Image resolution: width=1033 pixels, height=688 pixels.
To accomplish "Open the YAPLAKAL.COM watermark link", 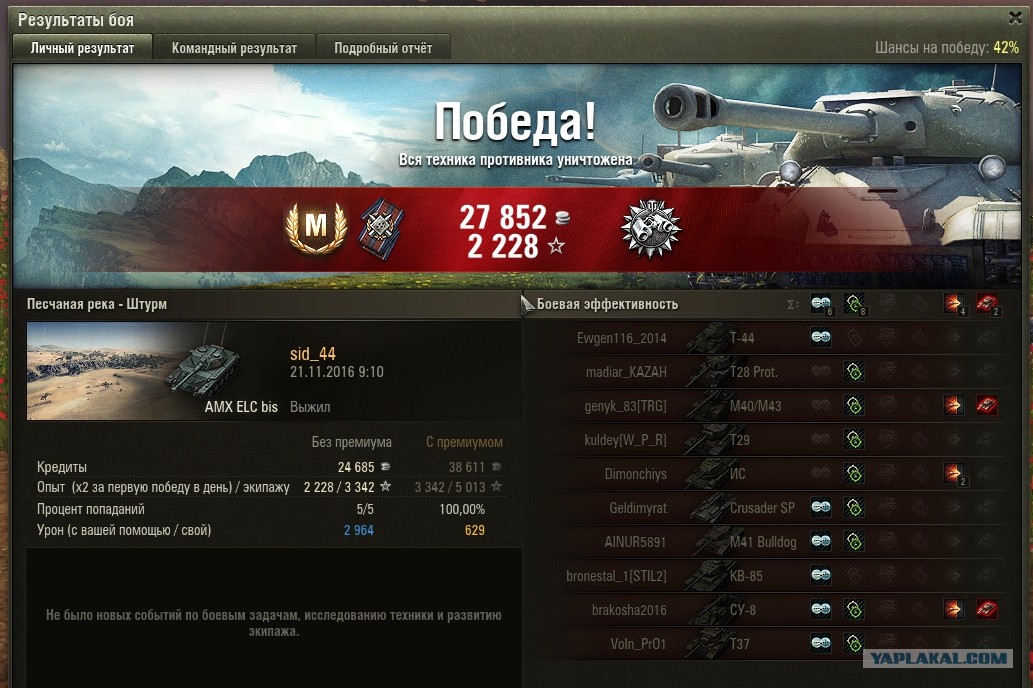I will coord(936,658).
